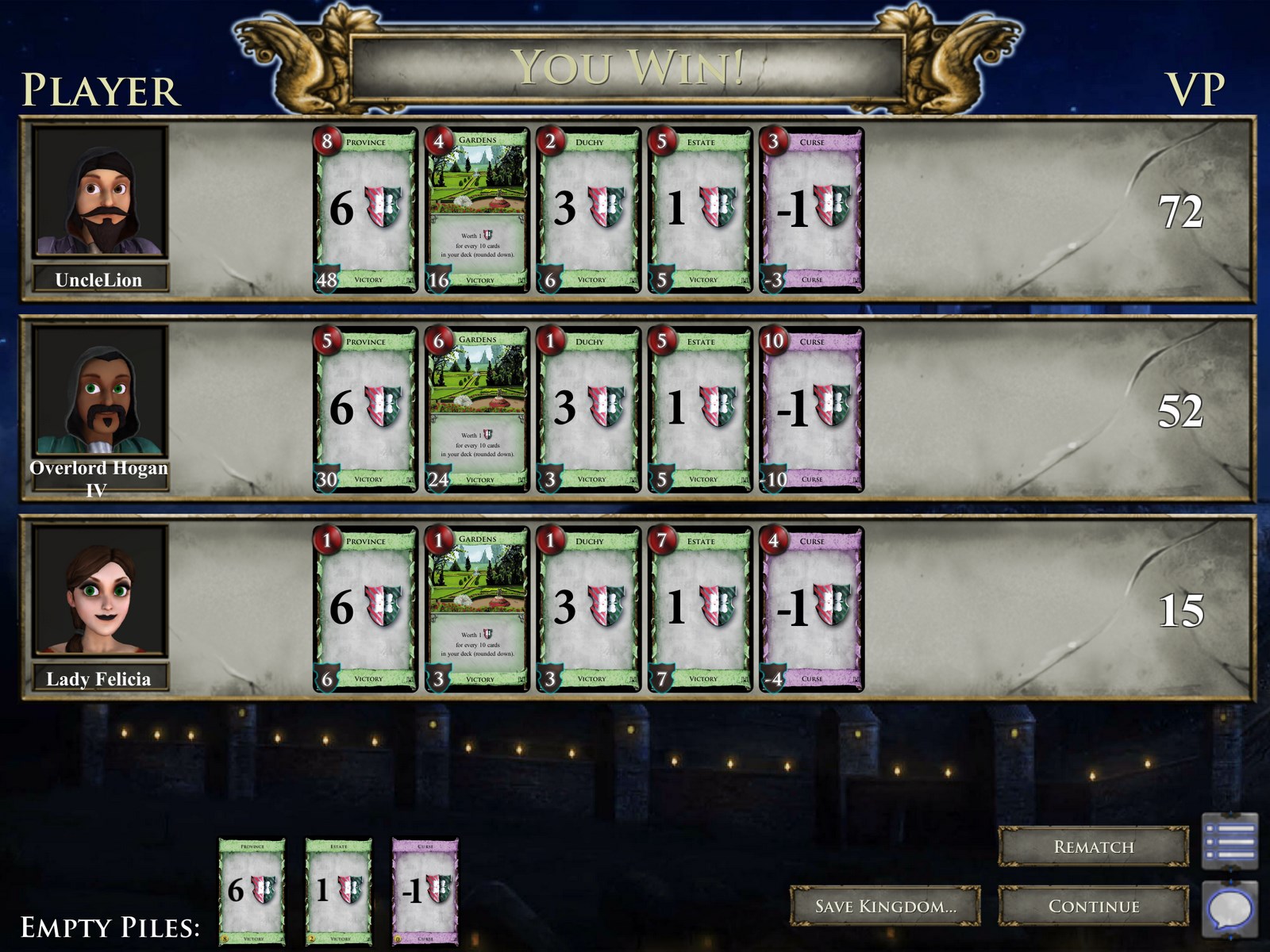The image size is (1270, 952).
Task: View UncleLion's Duchy card
Action: pyautogui.click(x=588, y=210)
